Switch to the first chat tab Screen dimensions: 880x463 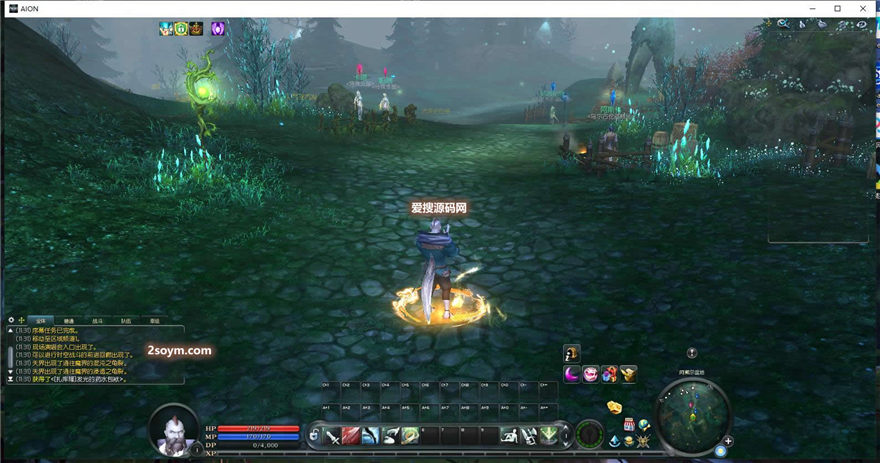pos(41,320)
